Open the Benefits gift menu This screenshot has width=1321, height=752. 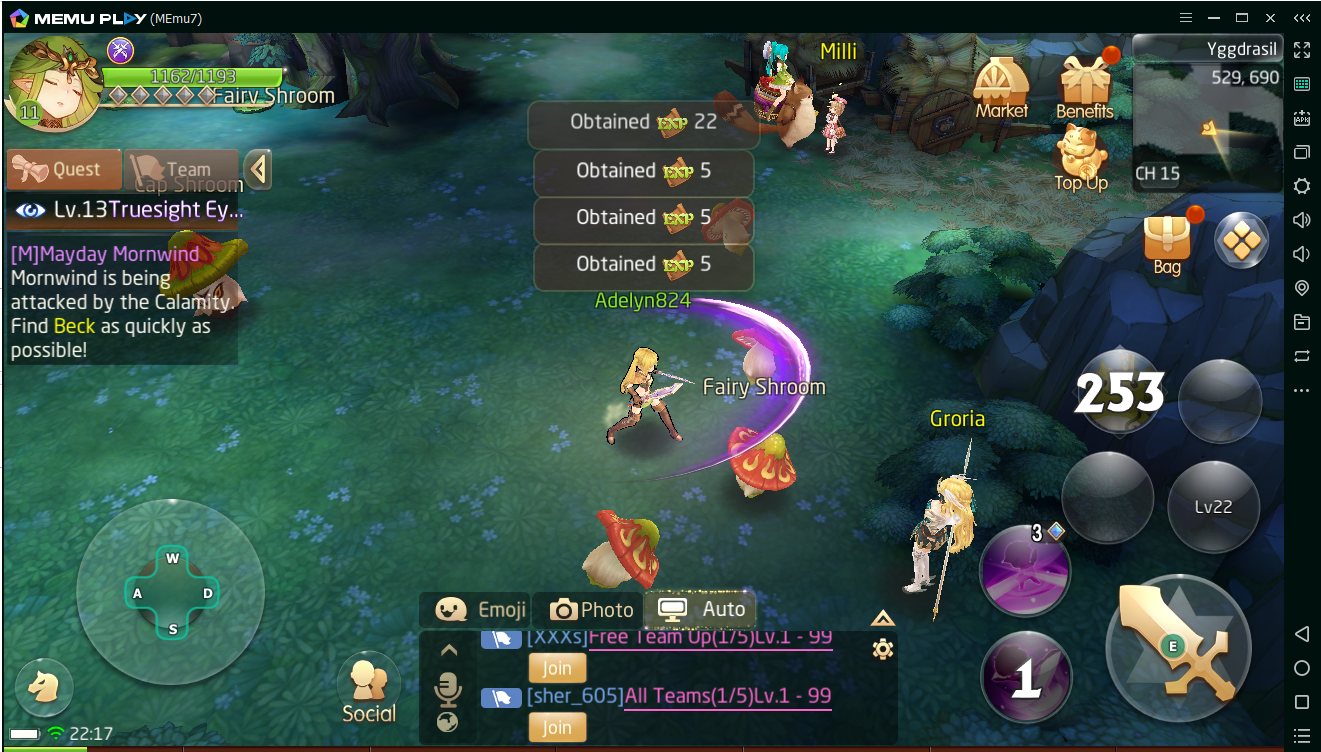point(1085,88)
